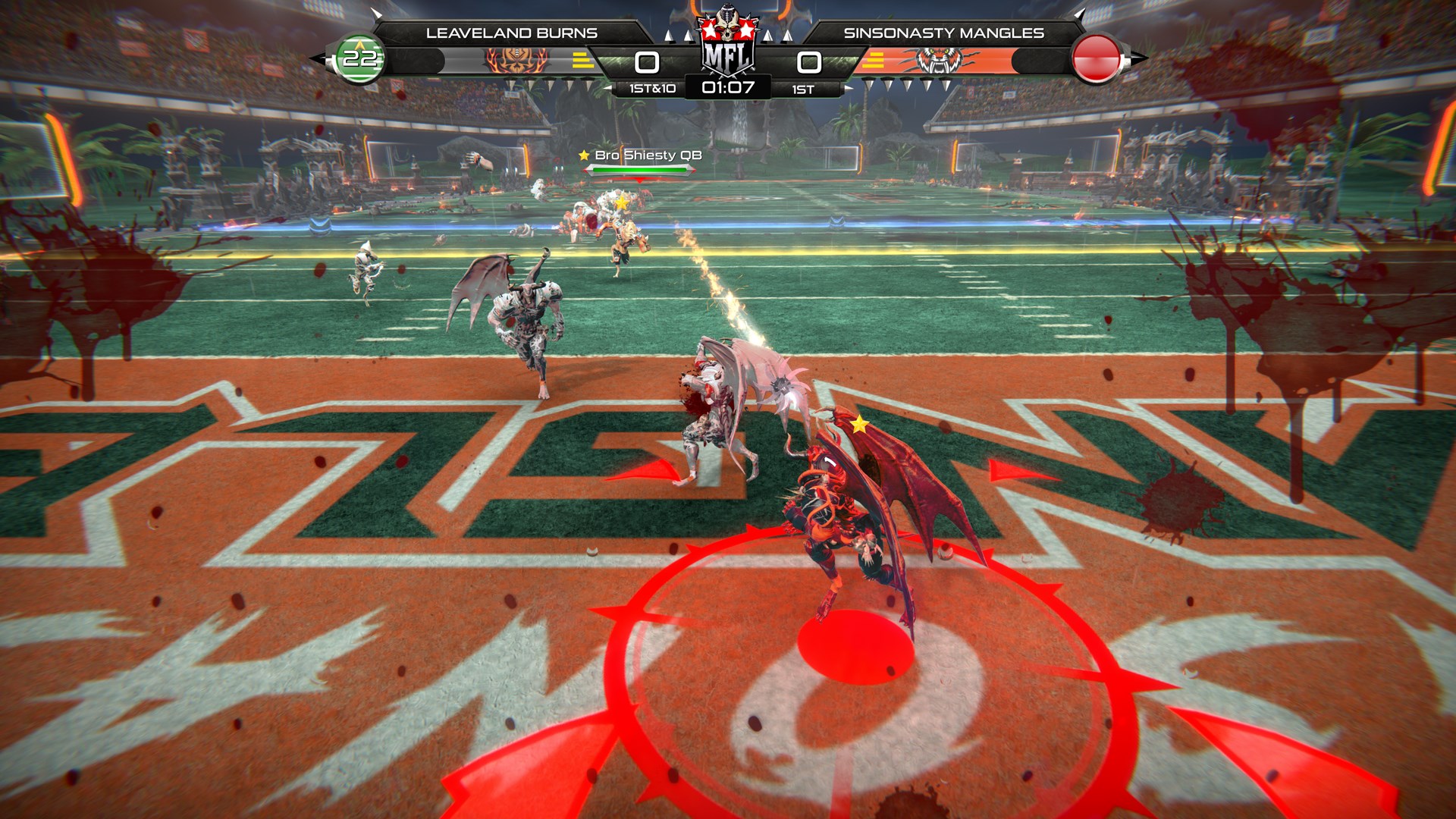Click the yellow star above the dragon player
The image size is (1456, 819).
[859, 425]
